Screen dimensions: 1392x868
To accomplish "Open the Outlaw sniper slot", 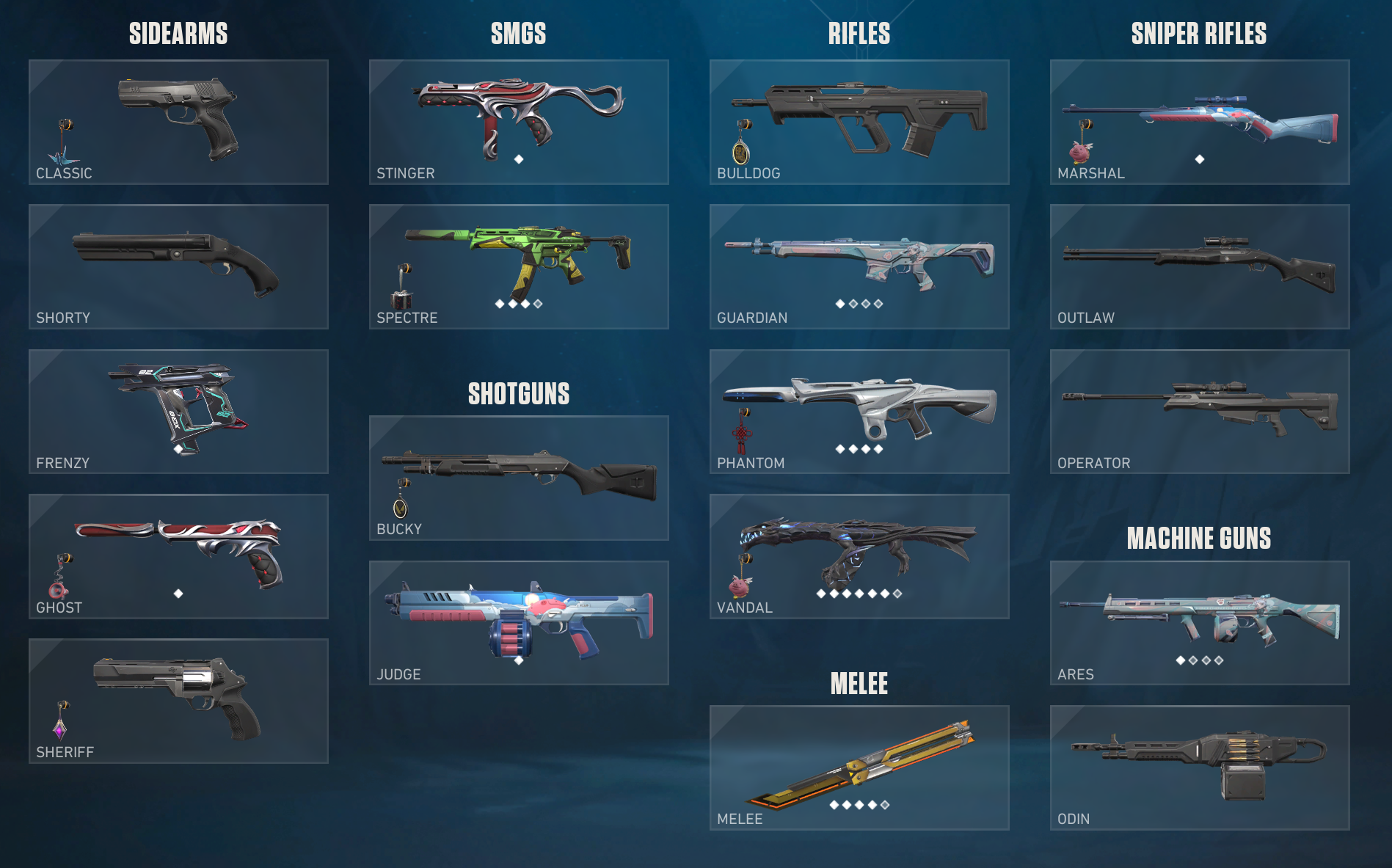I will click(x=1200, y=266).
